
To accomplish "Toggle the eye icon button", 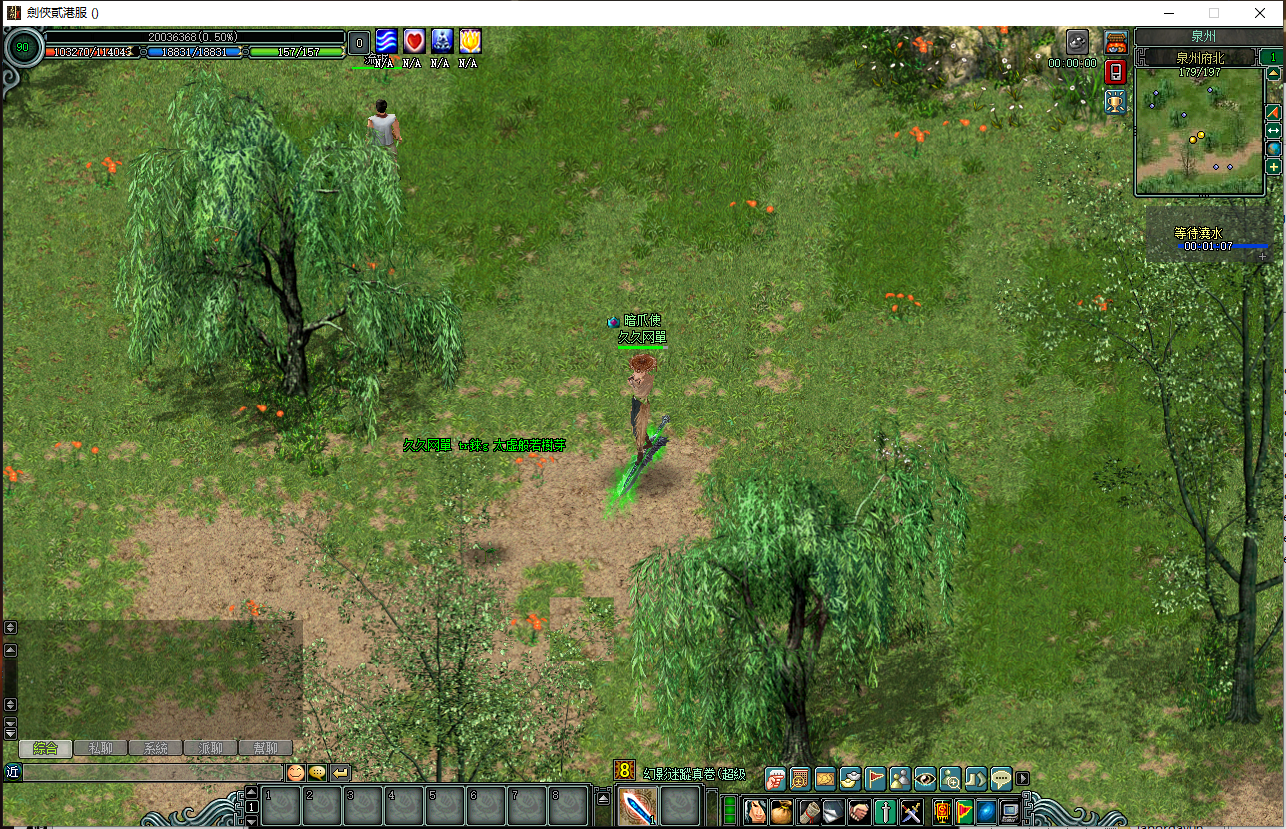I will (925, 778).
